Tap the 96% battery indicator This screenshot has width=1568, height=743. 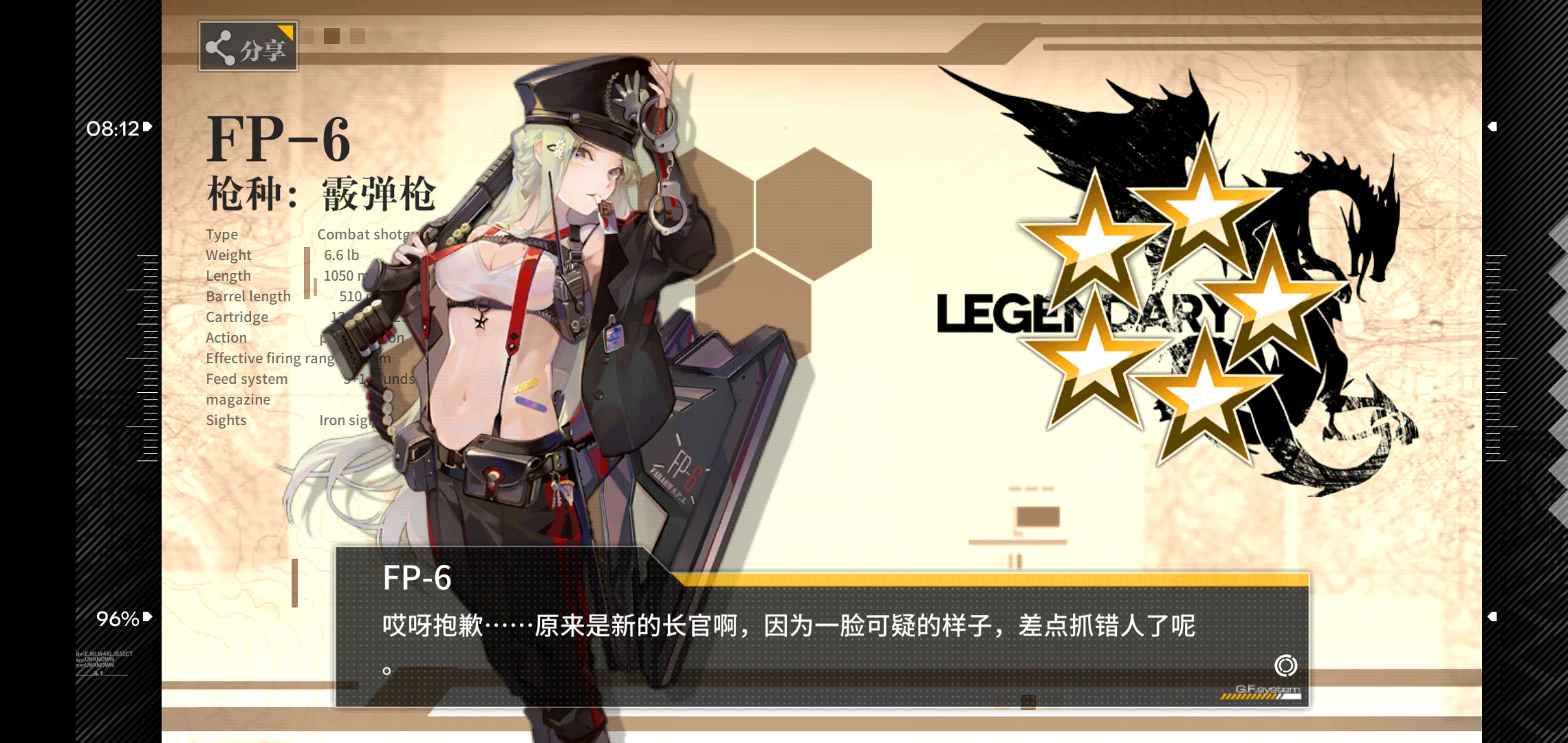coord(117,620)
